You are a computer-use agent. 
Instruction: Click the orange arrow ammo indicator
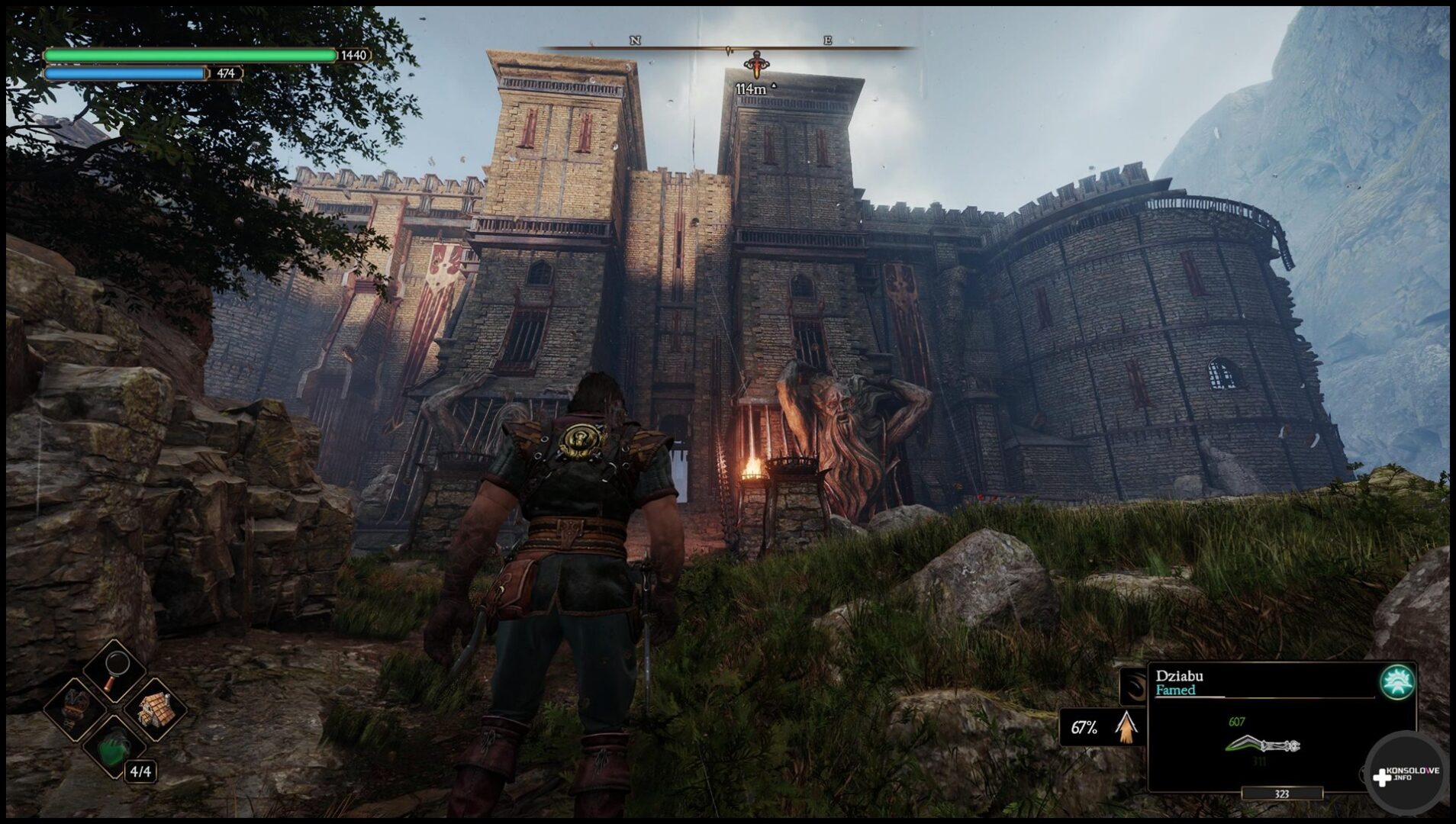(x=1126, y=726)
